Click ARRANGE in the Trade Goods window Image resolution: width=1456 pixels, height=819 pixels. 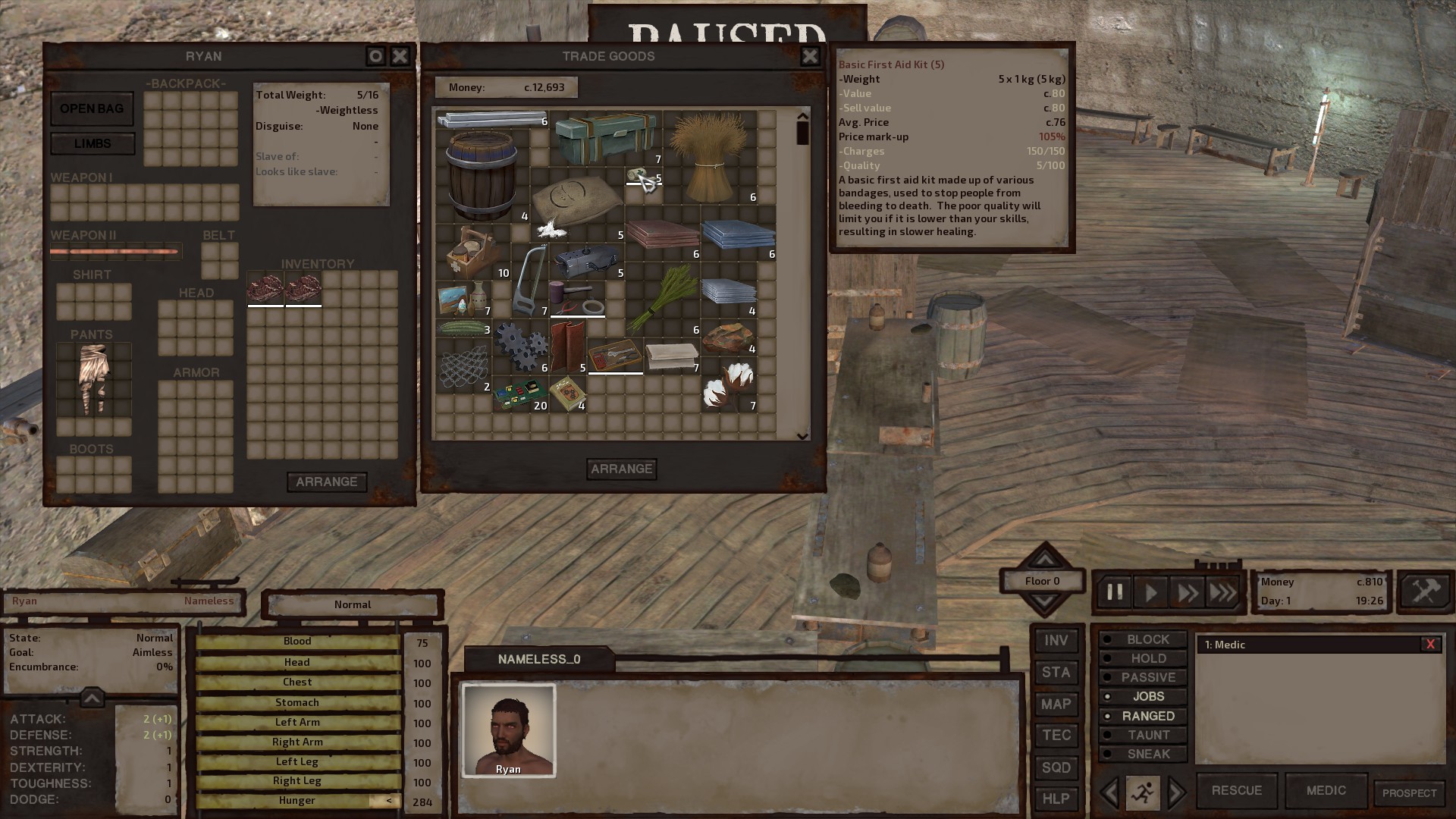pos(621,469)
